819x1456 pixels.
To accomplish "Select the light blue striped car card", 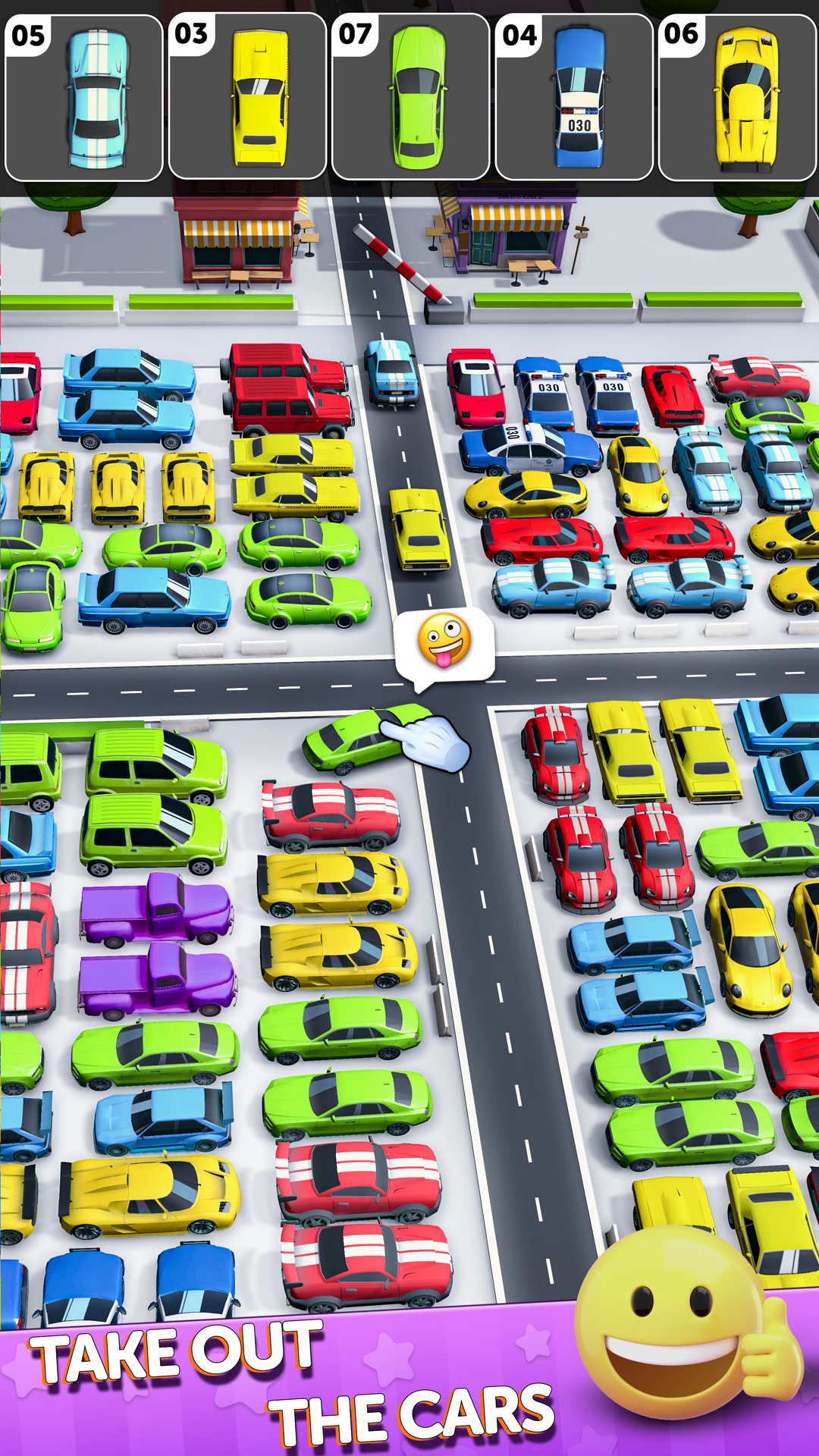I will point(84,98).
